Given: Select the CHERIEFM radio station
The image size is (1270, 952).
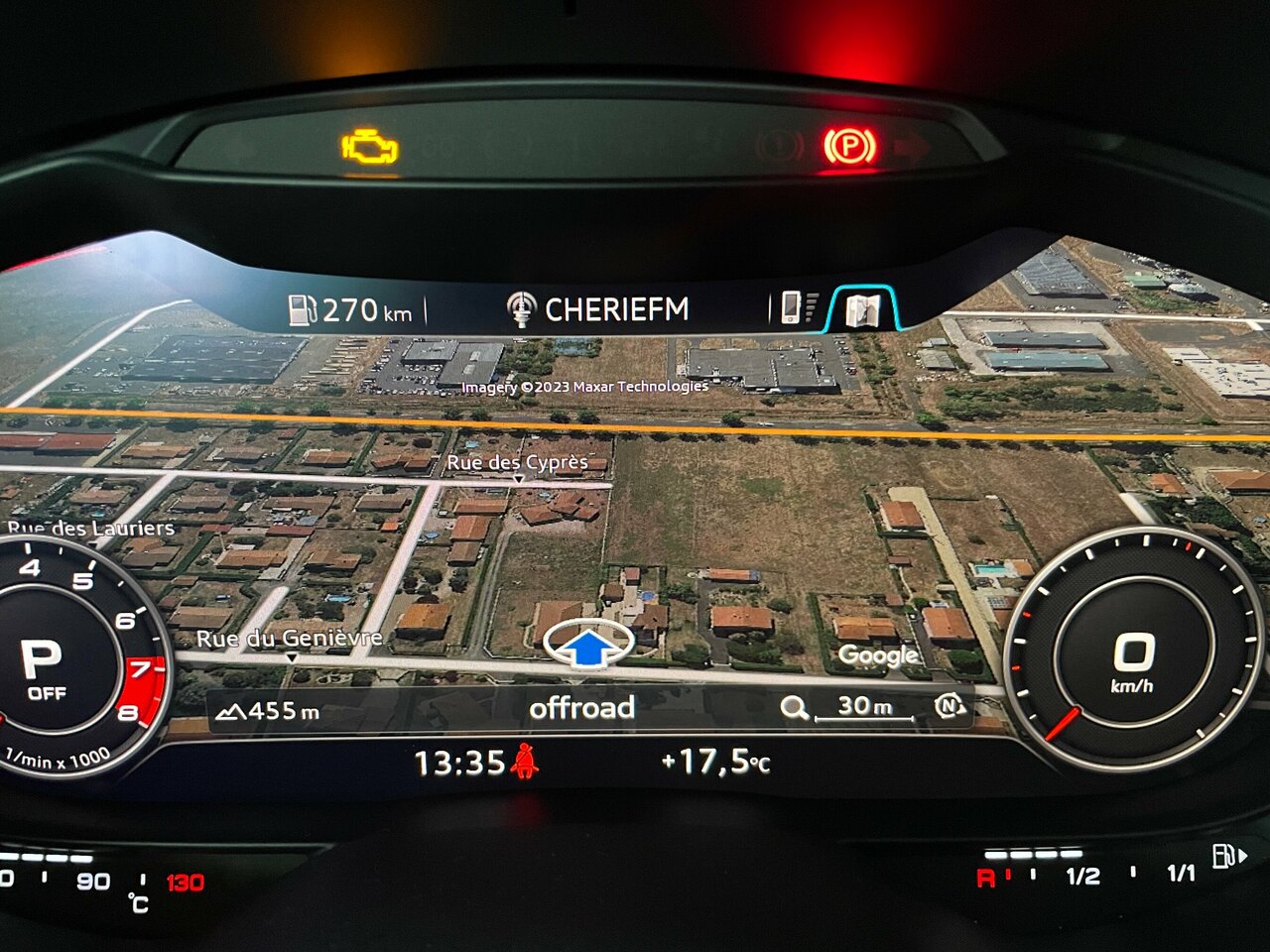Looking at the screenshot, I should click(598, 309).
